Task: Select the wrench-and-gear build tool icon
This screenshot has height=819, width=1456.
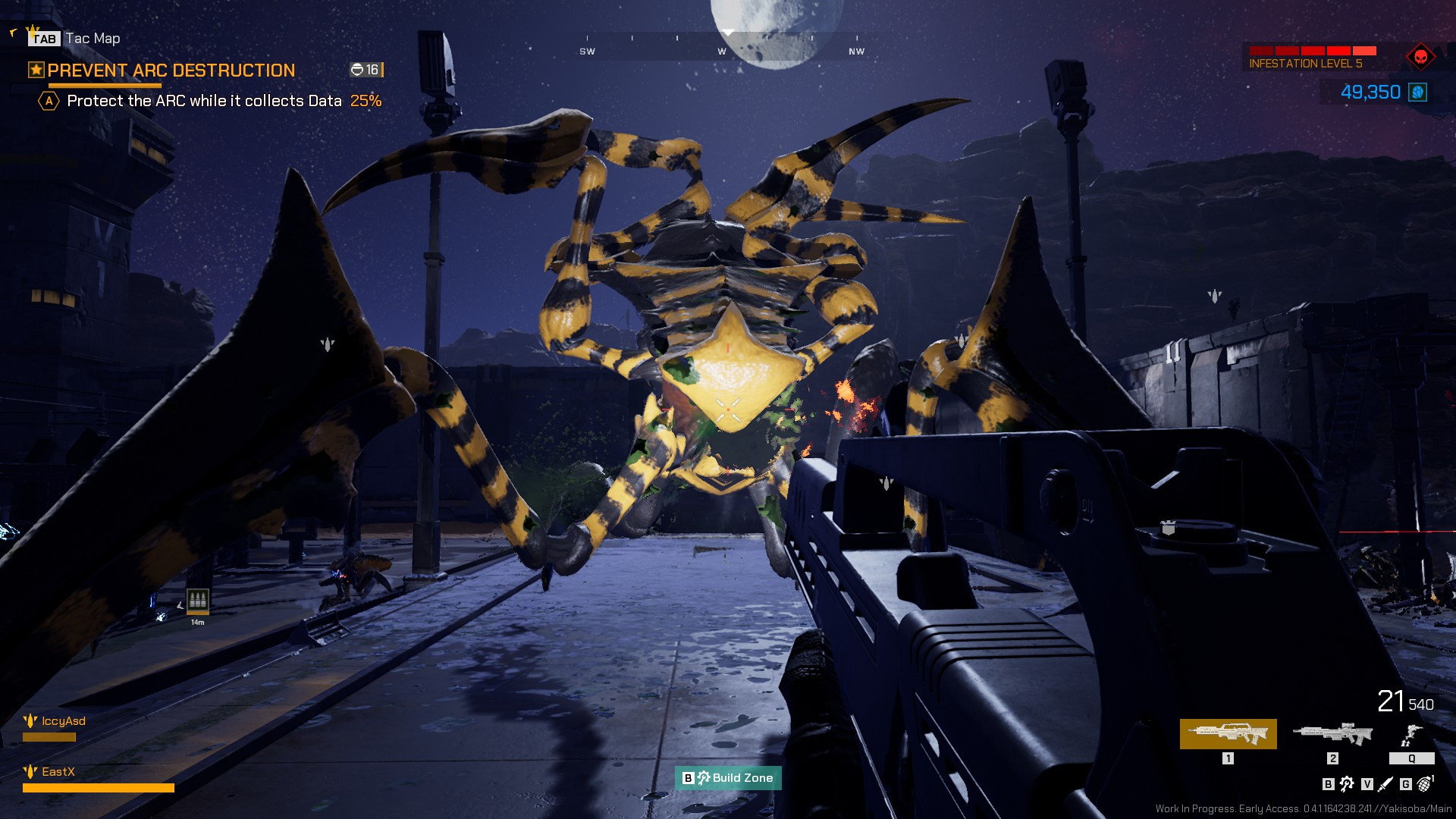Action: (1347, 784)
